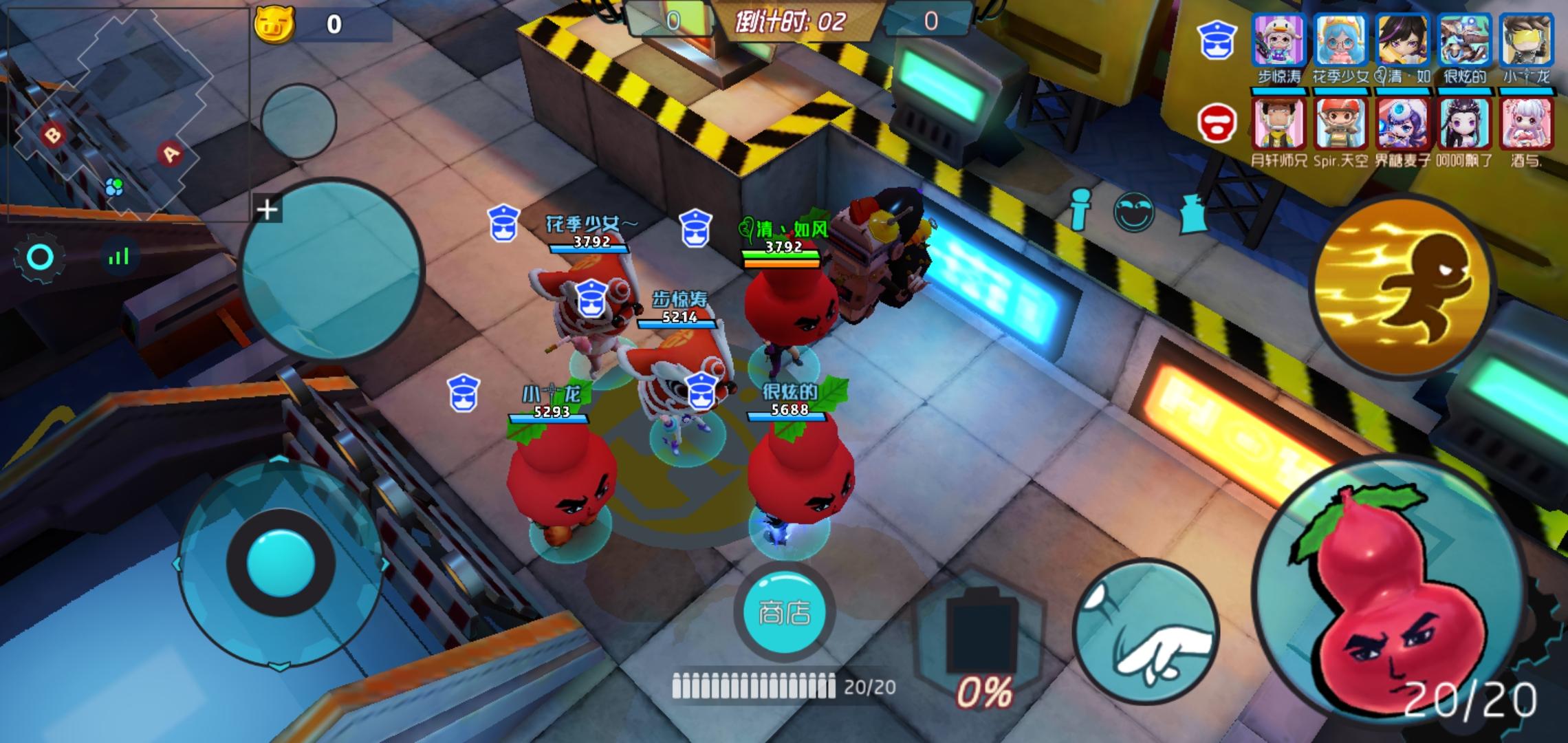Toggle the network signal bars indicator
The image size is (1568, 743).
coord(120,256)
